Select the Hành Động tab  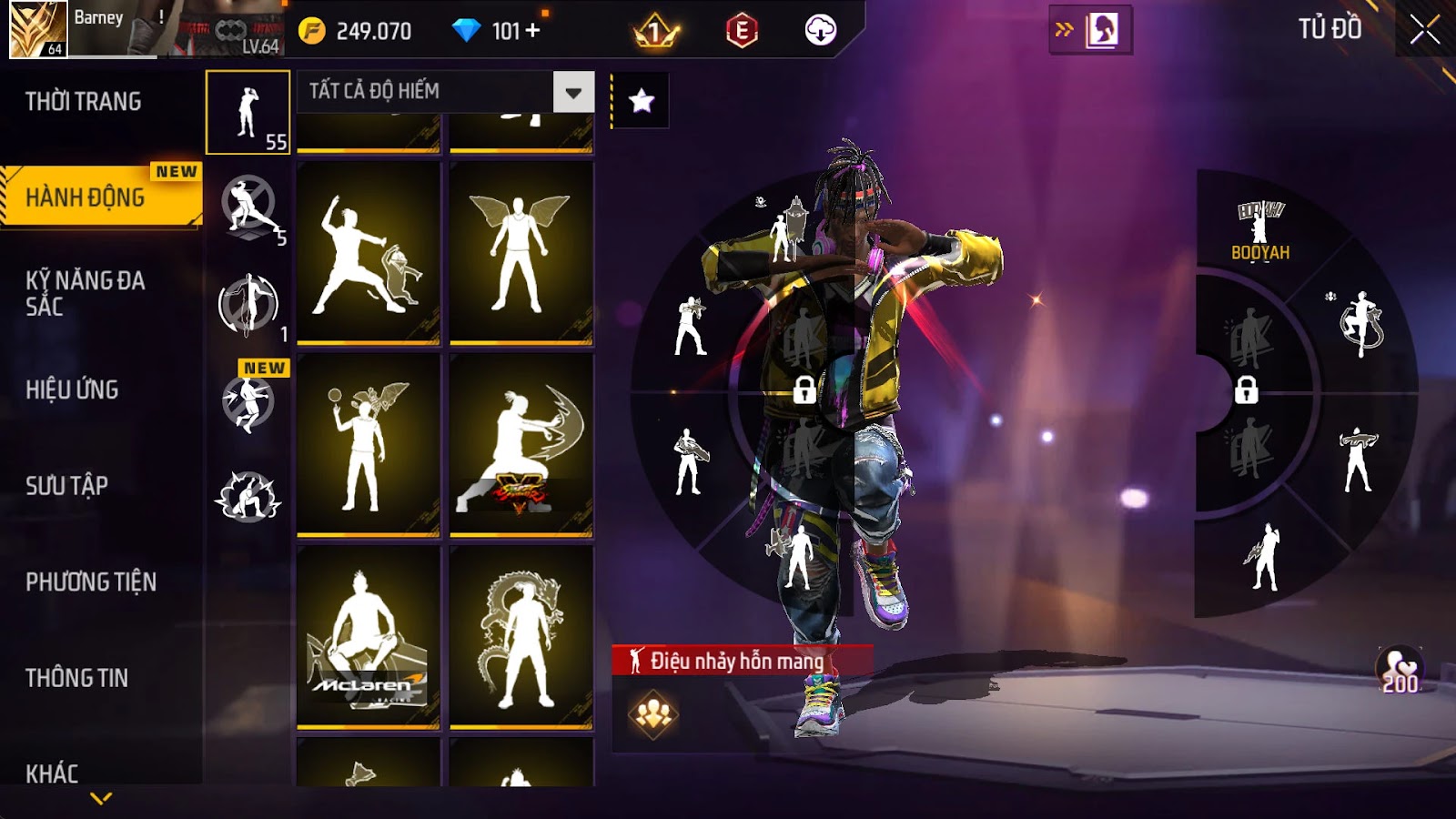click(86, 197)
